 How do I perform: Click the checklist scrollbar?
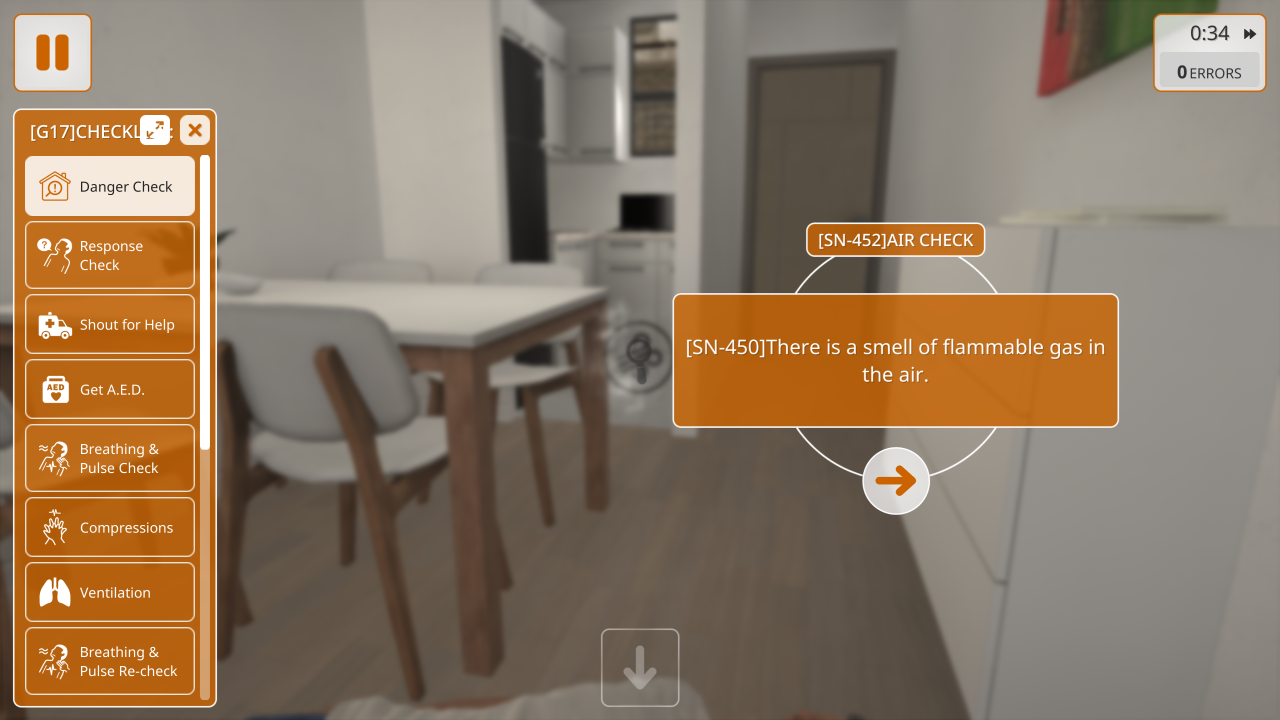coord(205,300)
